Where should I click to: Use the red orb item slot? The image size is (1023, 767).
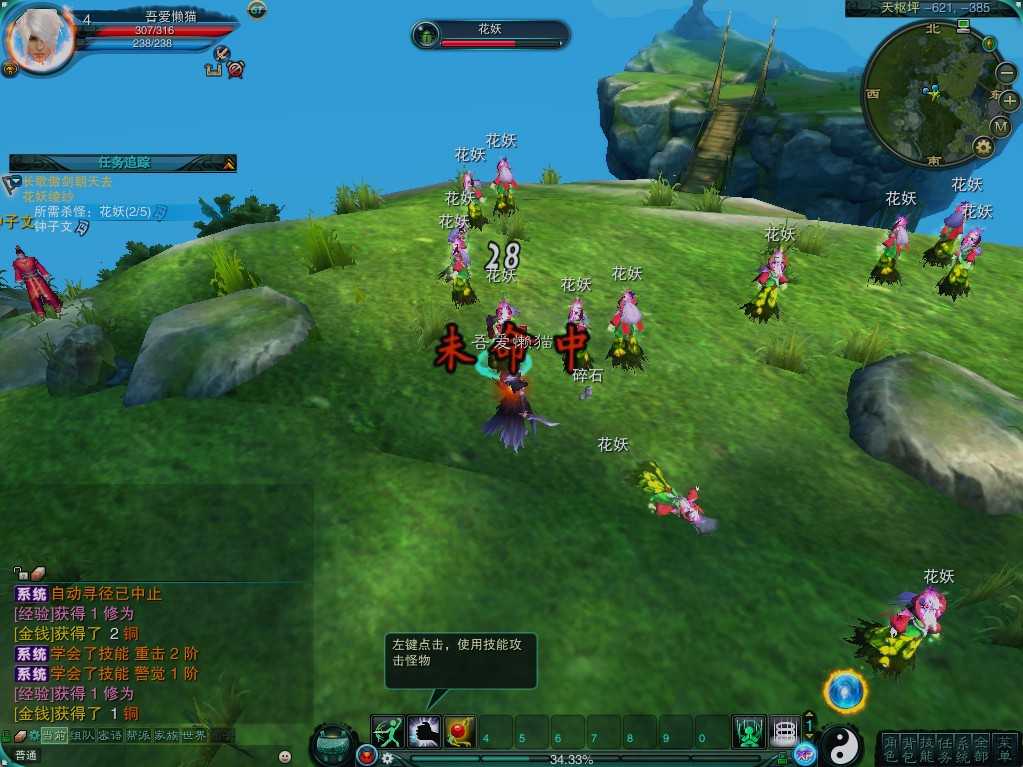click(x=460, y=732)
